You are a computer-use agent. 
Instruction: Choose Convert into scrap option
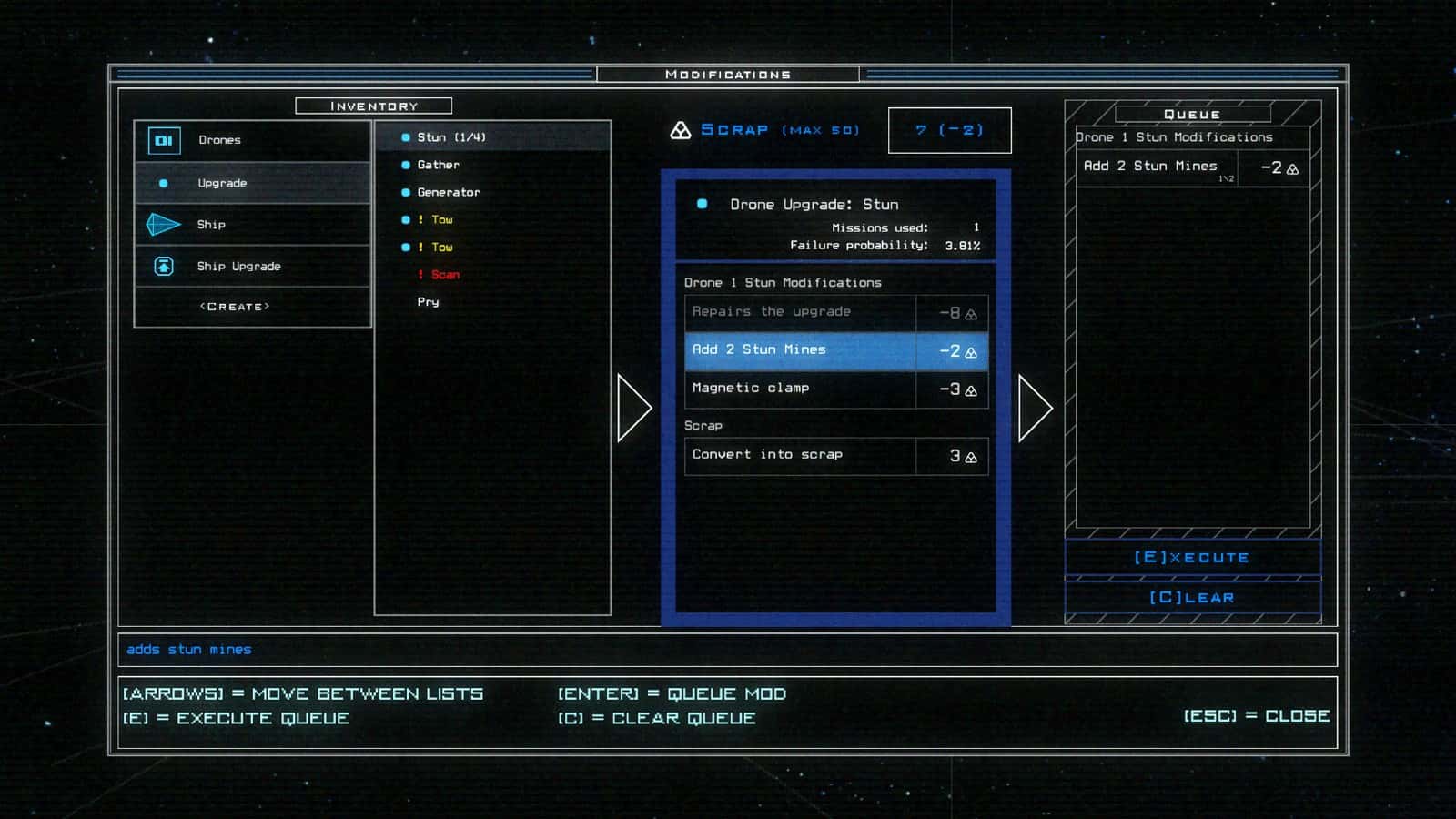835,455
